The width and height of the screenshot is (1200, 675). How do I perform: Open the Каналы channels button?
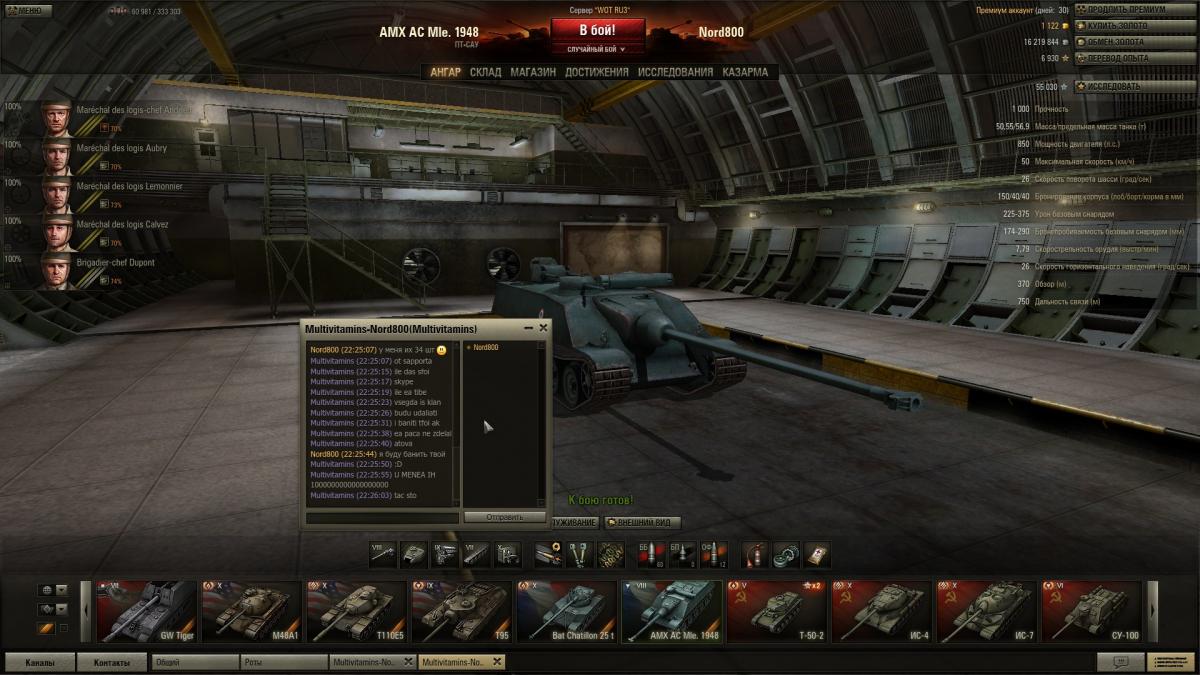40,662
